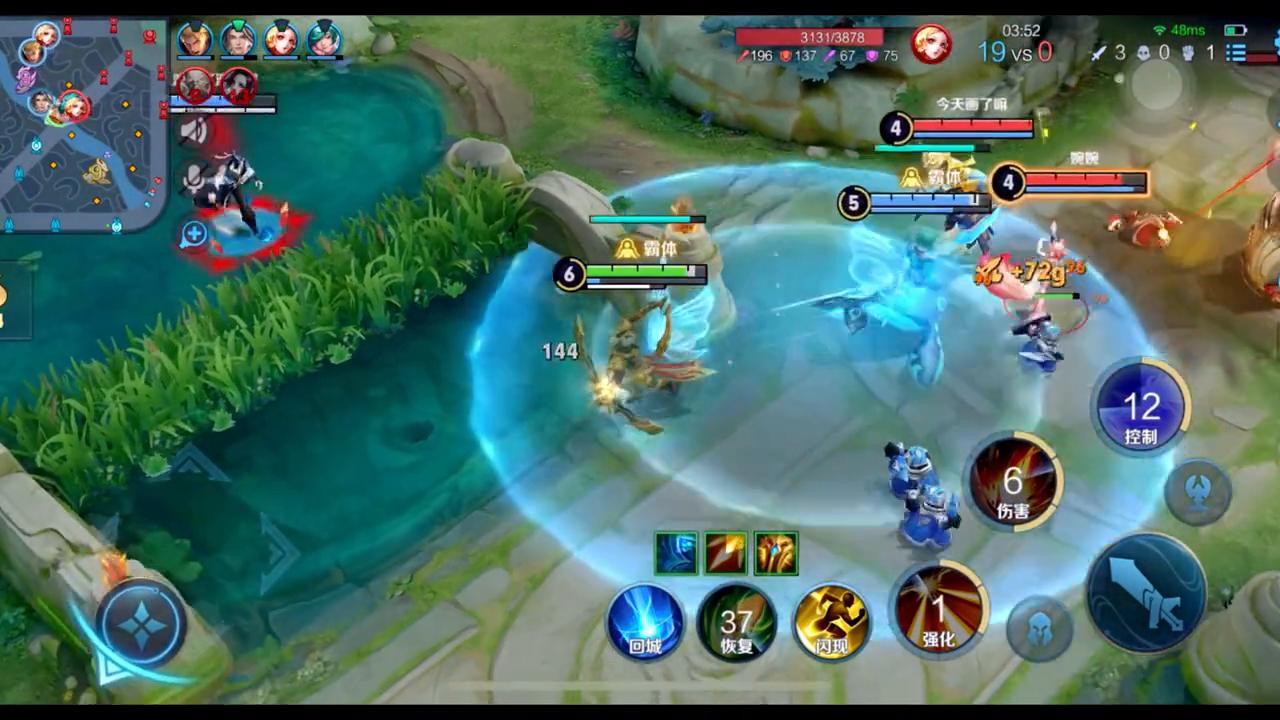
Task: Select the golden armor passive item icon
Action: tap(776, 553)
